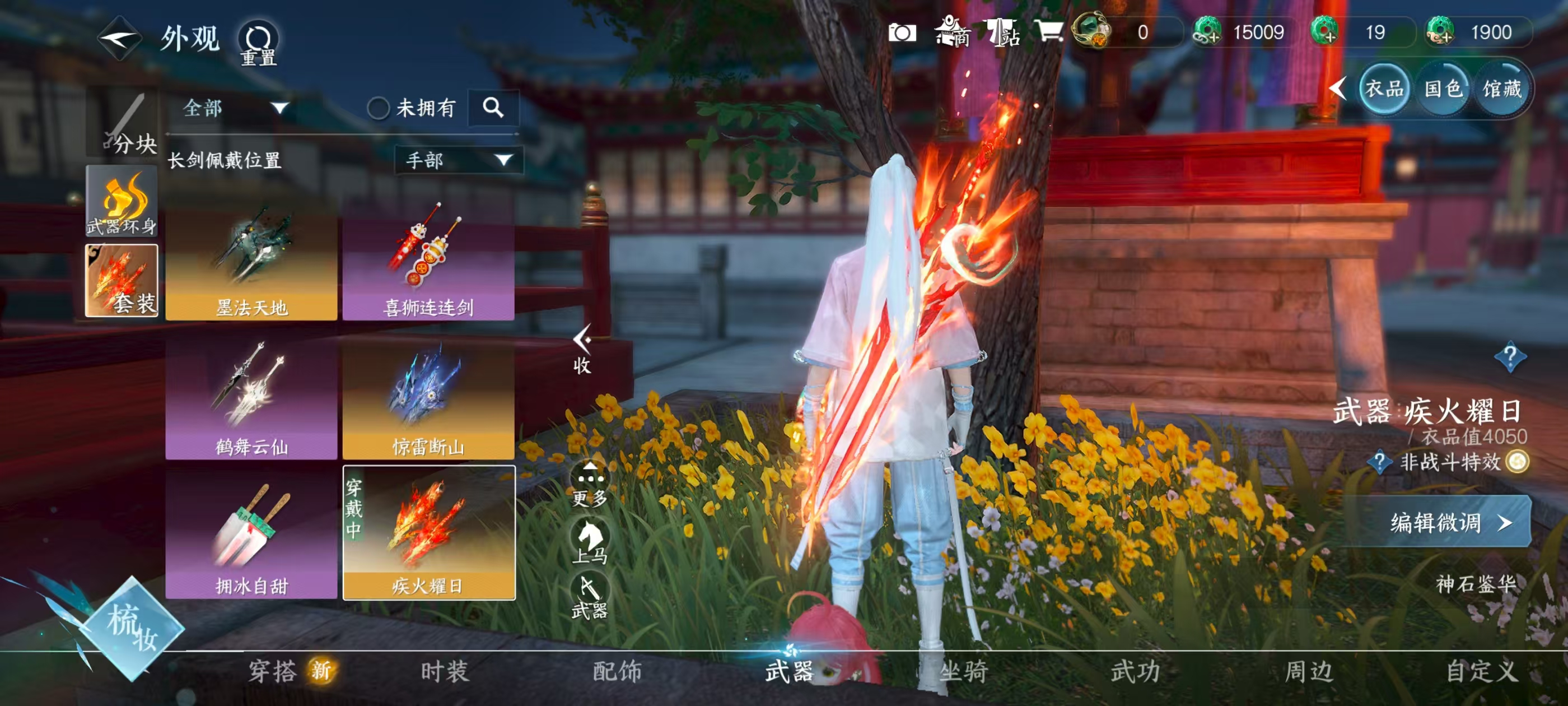Choose the 惊雷断山 weapon skin
This screenshot has width=1568, height=706.
pos(428,399)
